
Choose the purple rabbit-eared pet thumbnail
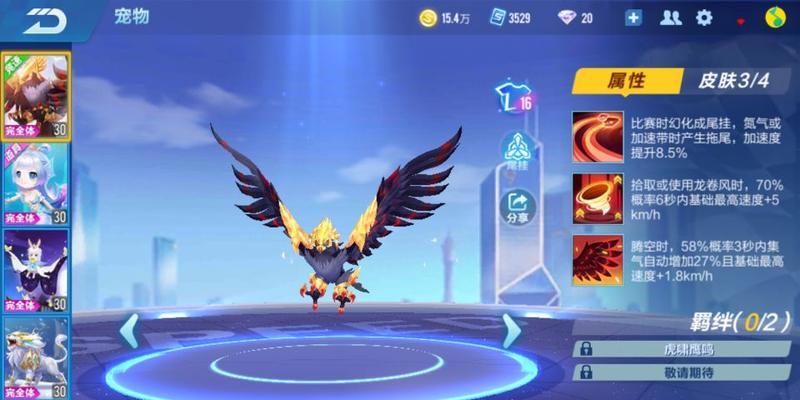click(34, 270)
